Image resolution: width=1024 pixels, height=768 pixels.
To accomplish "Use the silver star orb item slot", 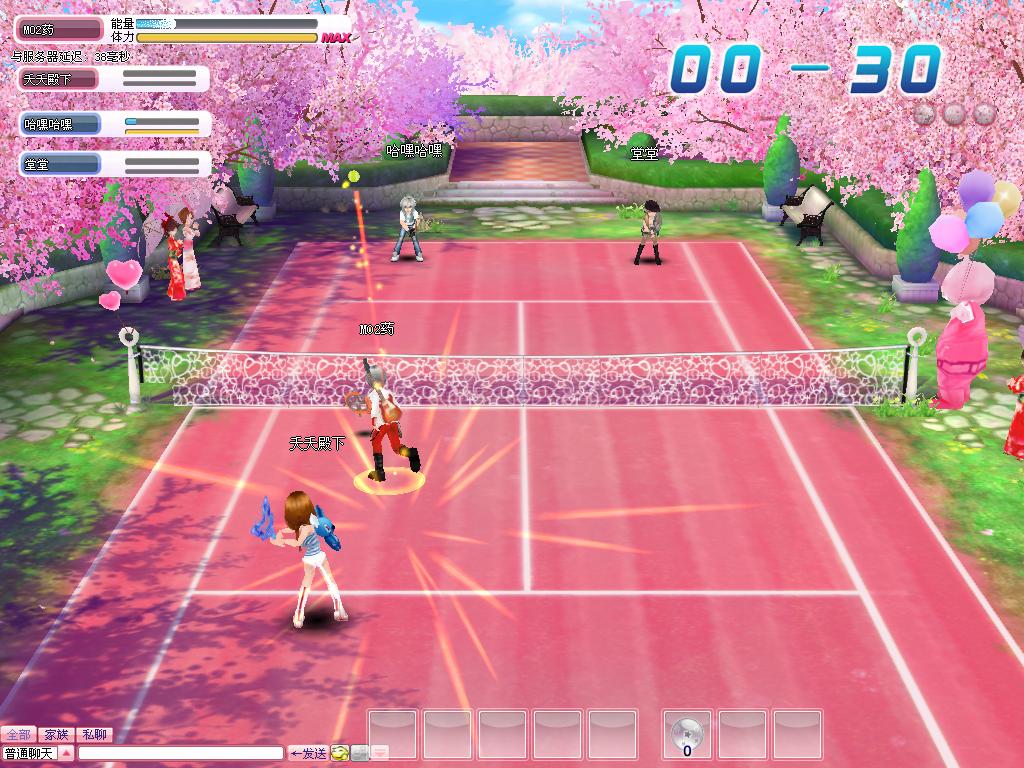I will [x=688, y=735].
